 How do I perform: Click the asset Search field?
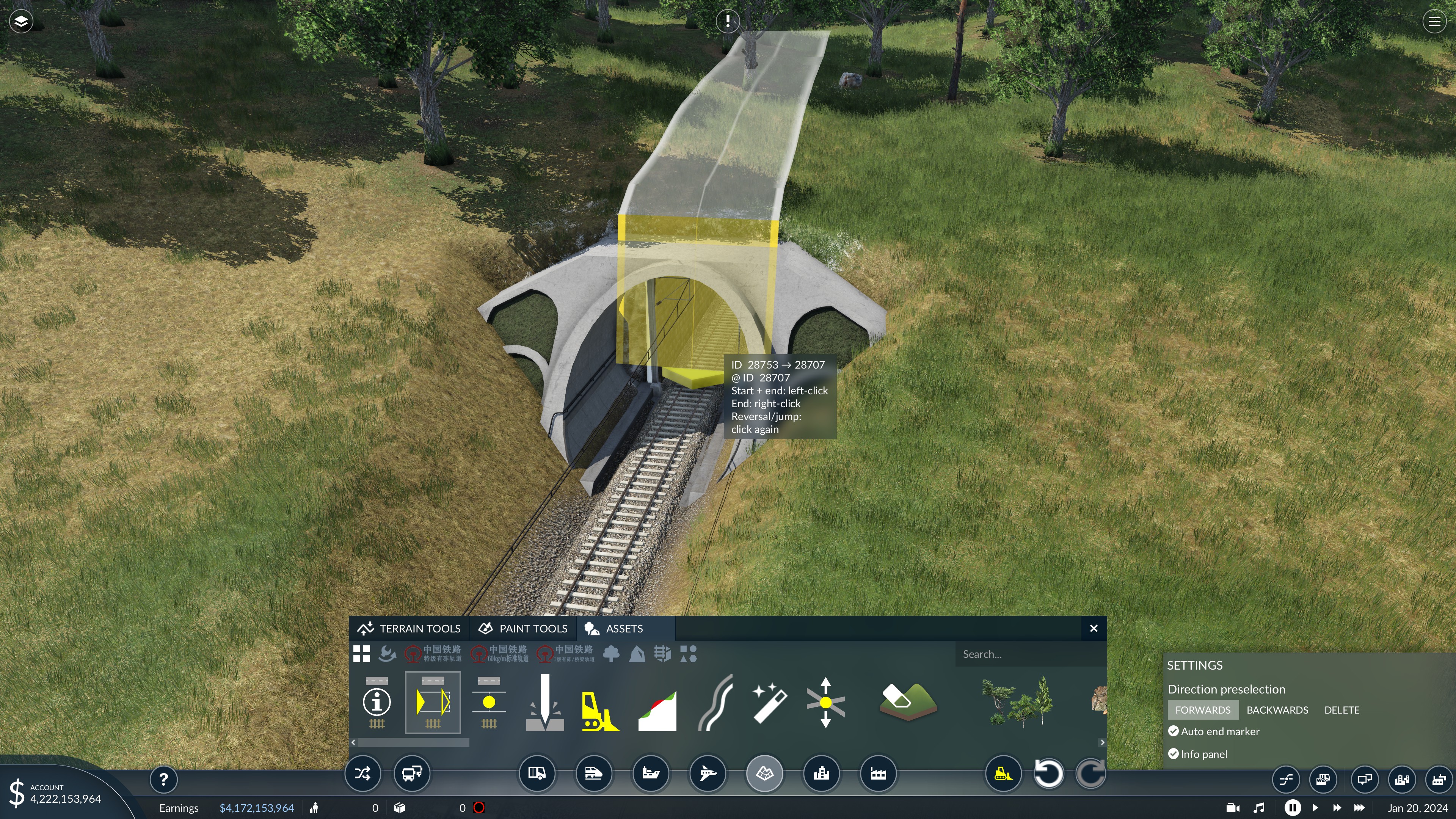tap(1029, 654)
